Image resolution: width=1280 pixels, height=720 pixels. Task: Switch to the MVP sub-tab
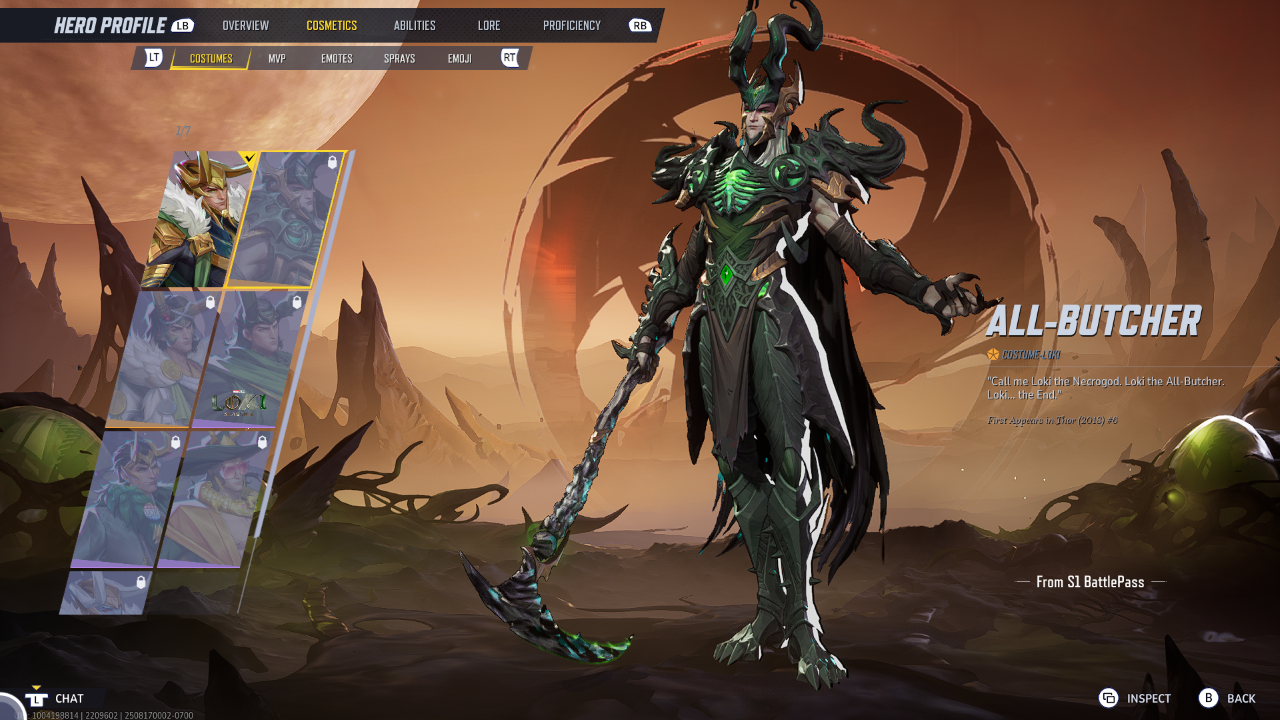coord(277,59)
